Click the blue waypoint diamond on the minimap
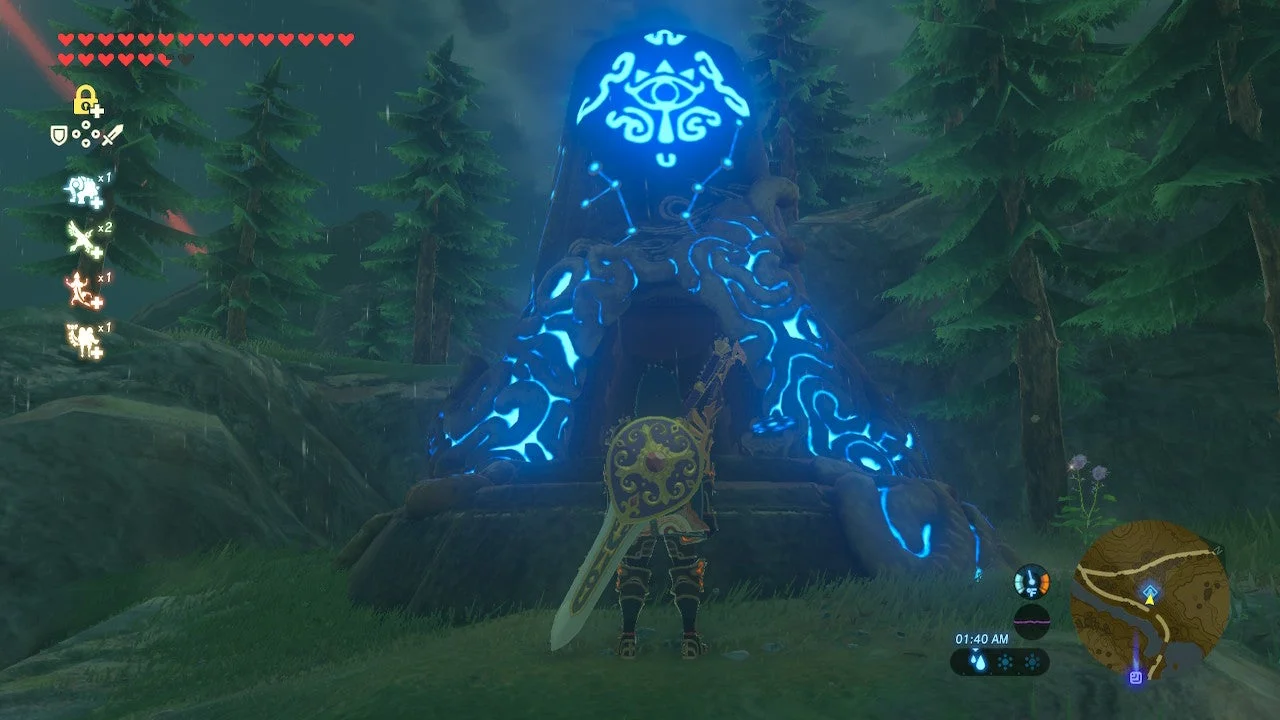This screenshot has width=1280, height=720. pyautogui.click(x=1151, y=591)
